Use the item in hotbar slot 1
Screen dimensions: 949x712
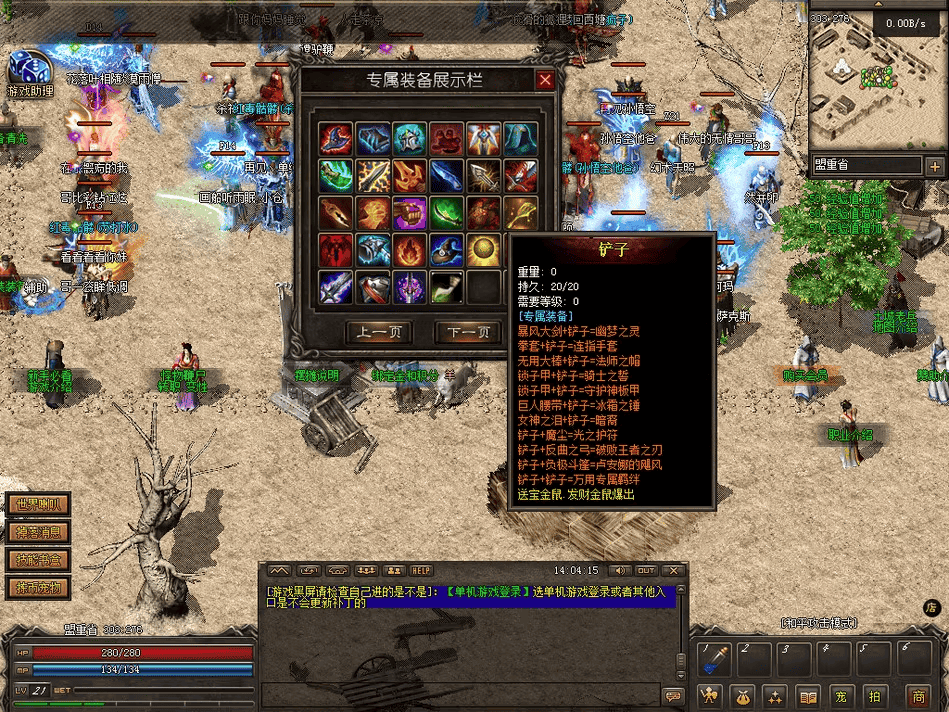715,657
